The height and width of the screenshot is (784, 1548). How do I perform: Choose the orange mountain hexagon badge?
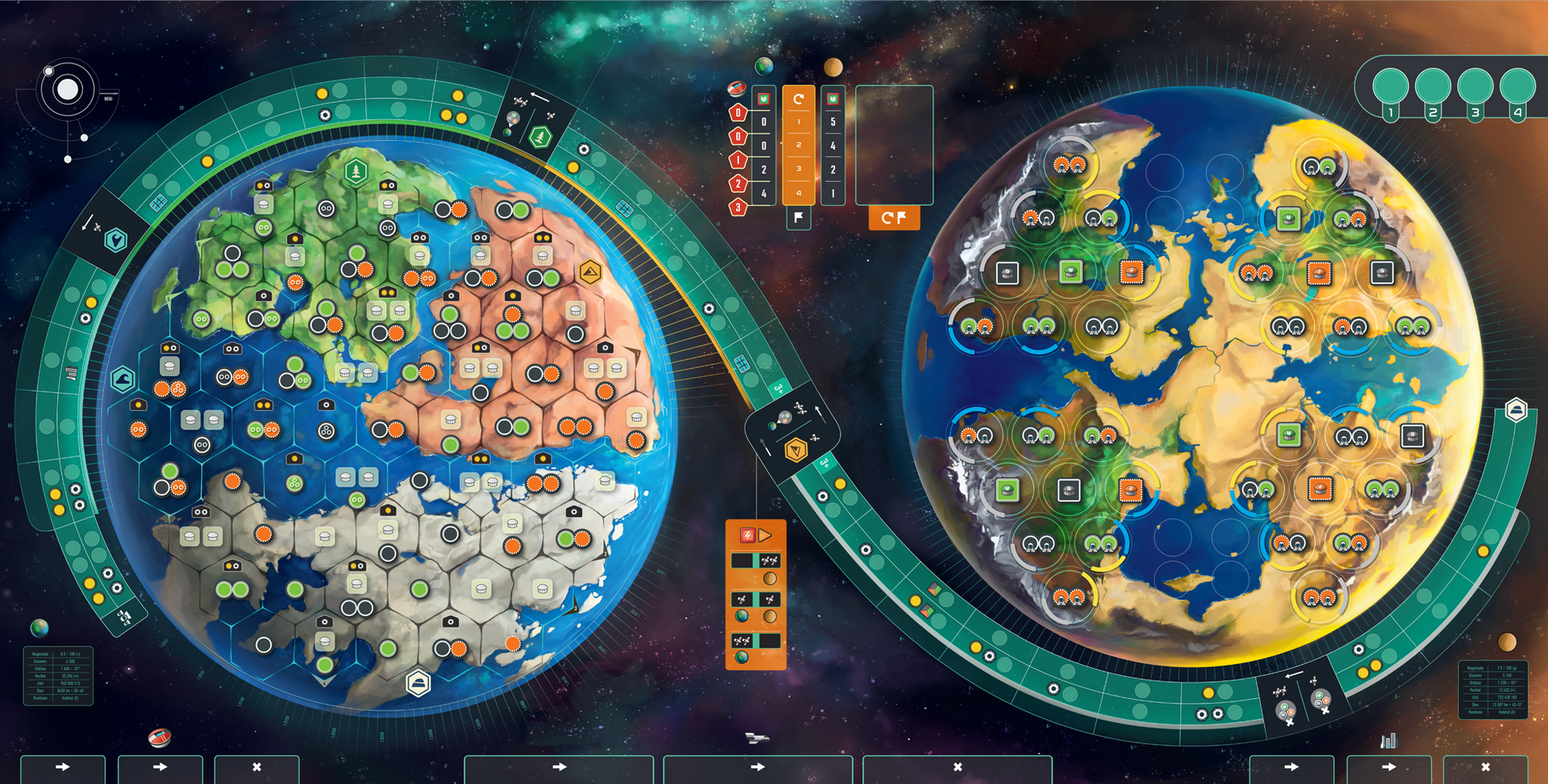(x=590, y=273)
